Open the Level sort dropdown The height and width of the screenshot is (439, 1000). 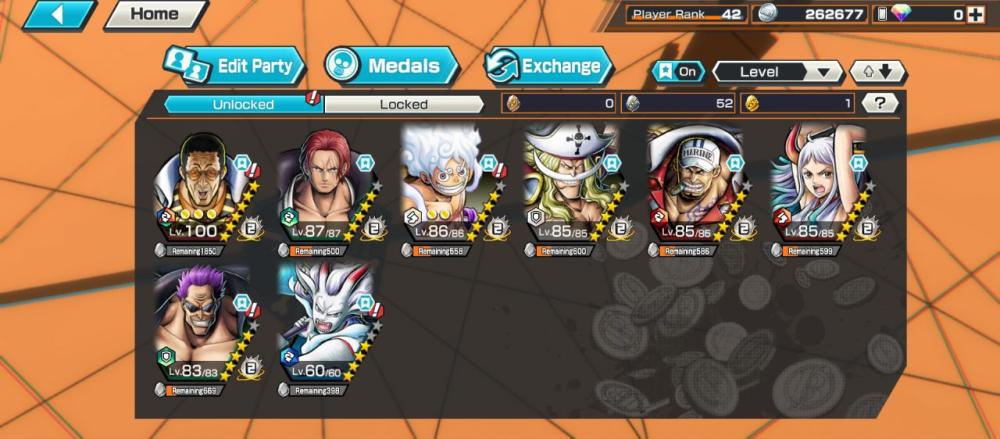pos(777,72)
